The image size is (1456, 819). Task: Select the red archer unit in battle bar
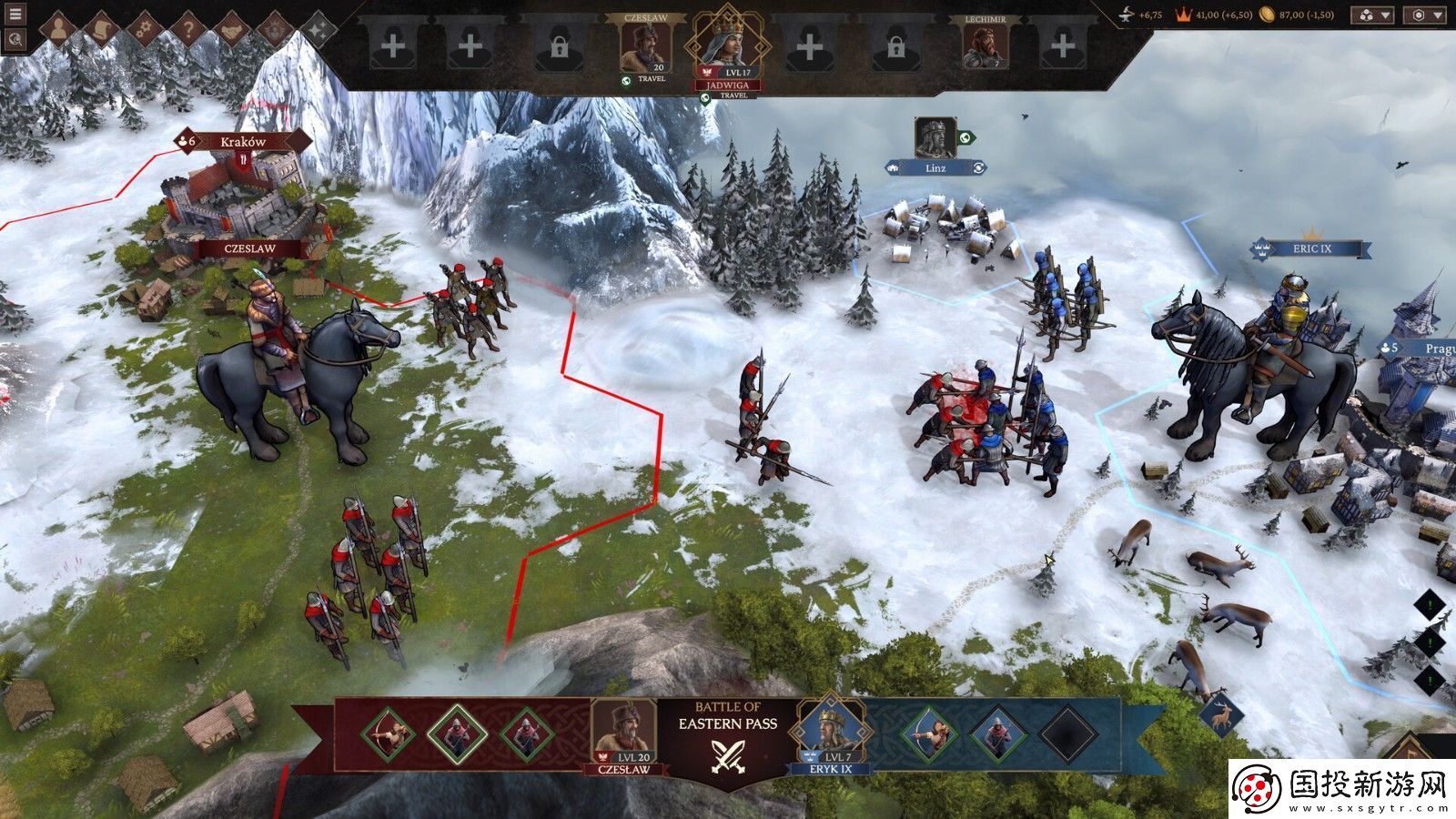[389, 733]
